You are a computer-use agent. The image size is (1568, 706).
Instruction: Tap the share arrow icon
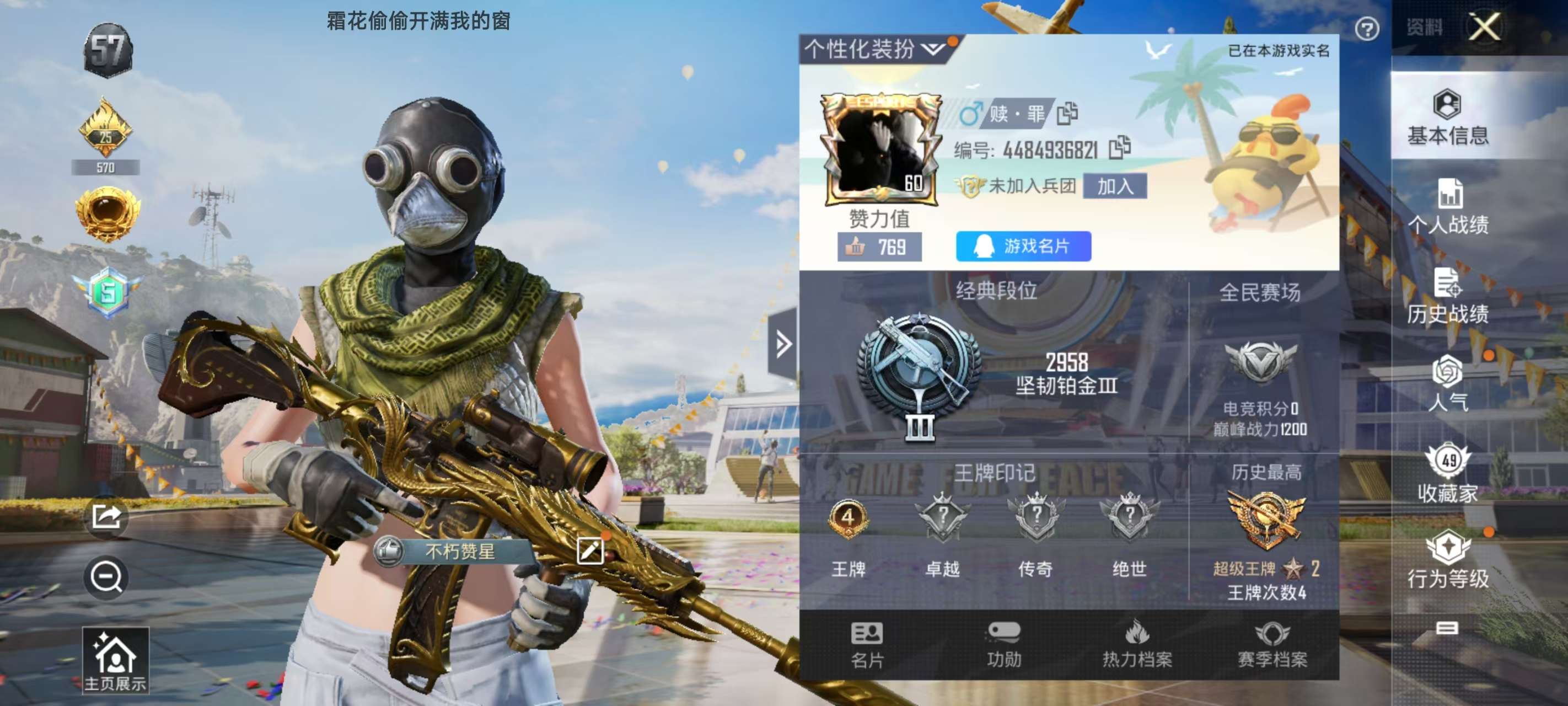tap(106, 517)
